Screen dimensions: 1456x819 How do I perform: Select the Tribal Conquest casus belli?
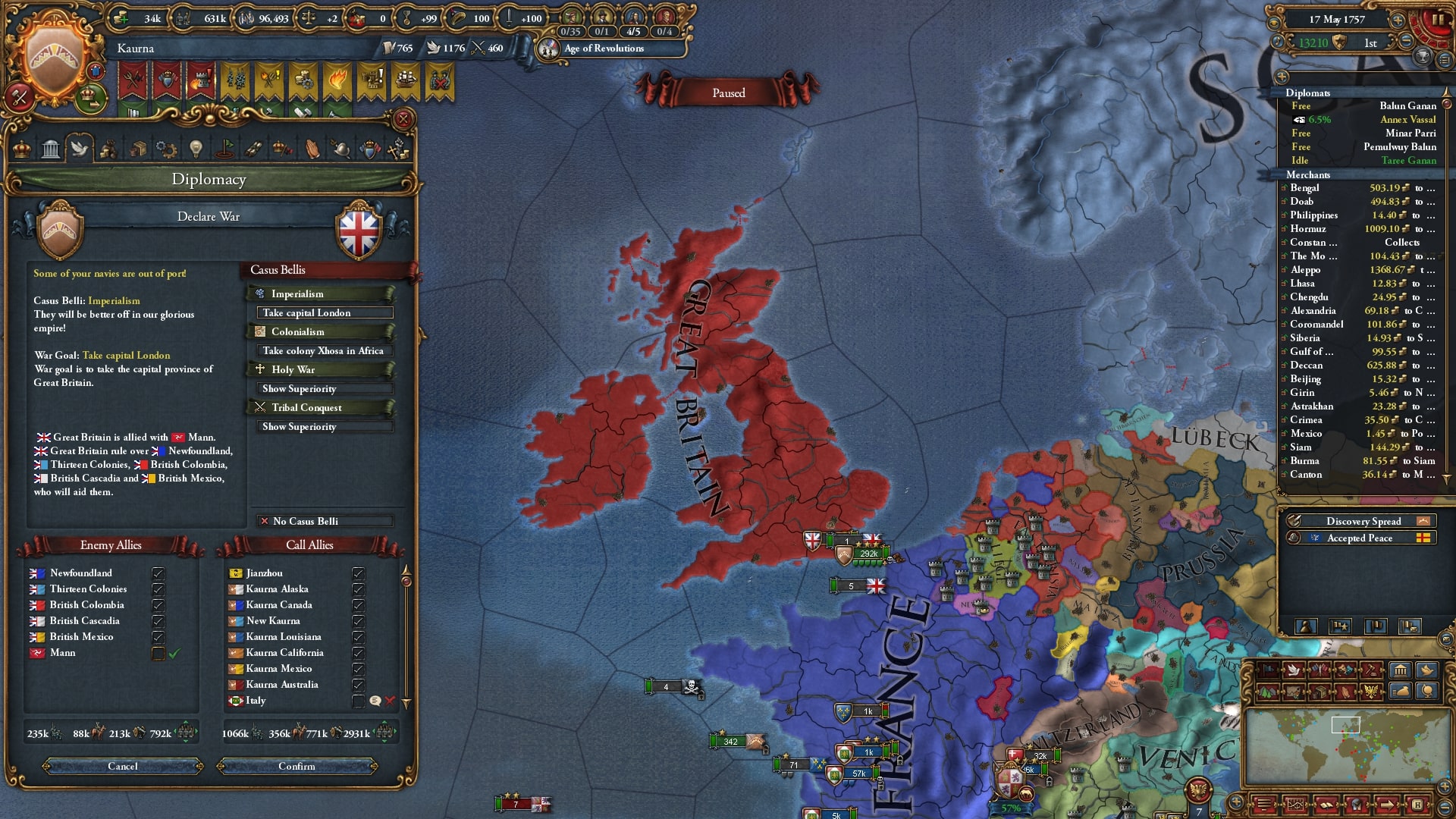pyautogui.click(x=320, y=407)
